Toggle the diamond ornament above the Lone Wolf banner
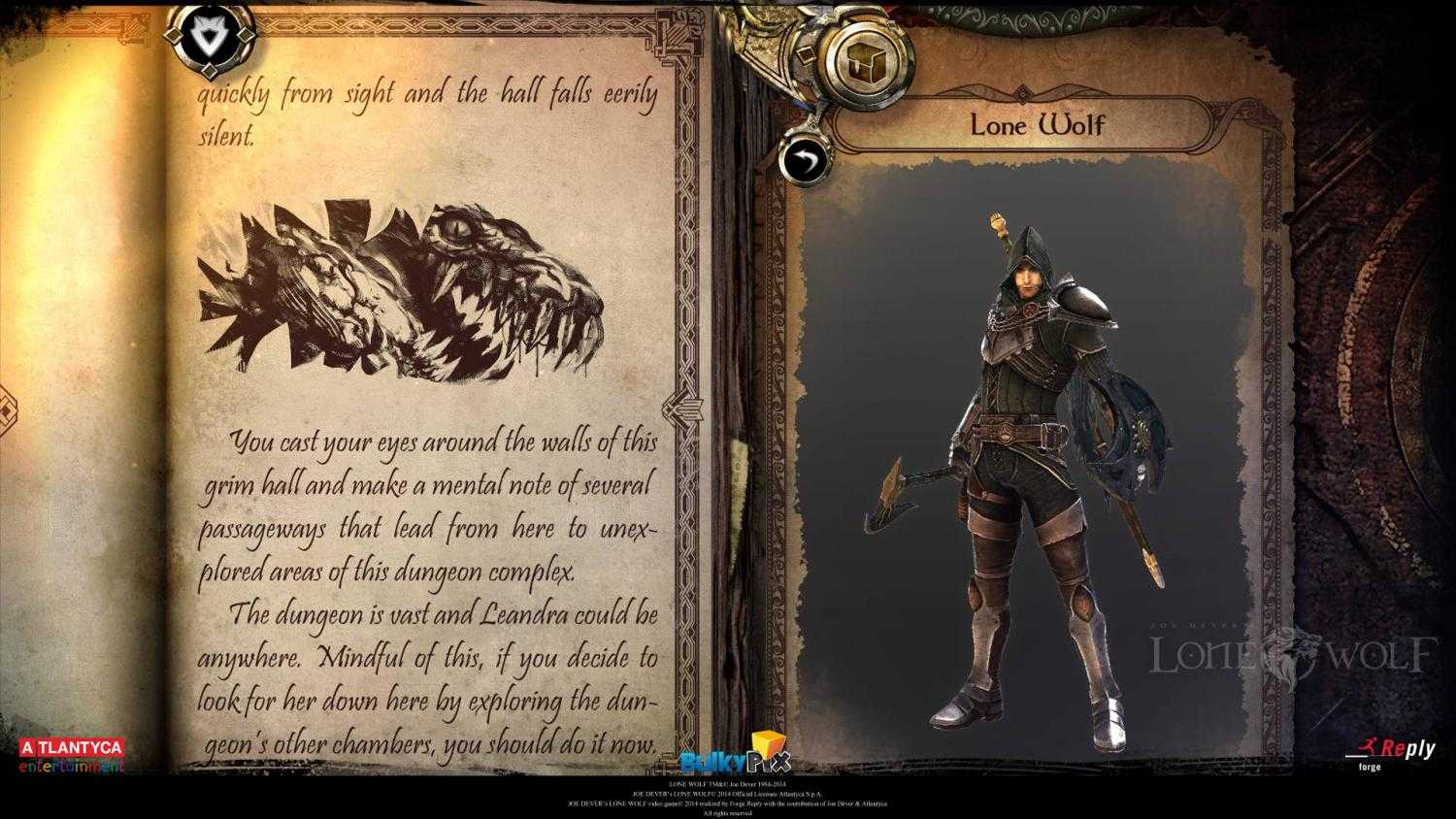Image resolution: width=1456 pixels, height=819 pixels. coord(1021,96)
